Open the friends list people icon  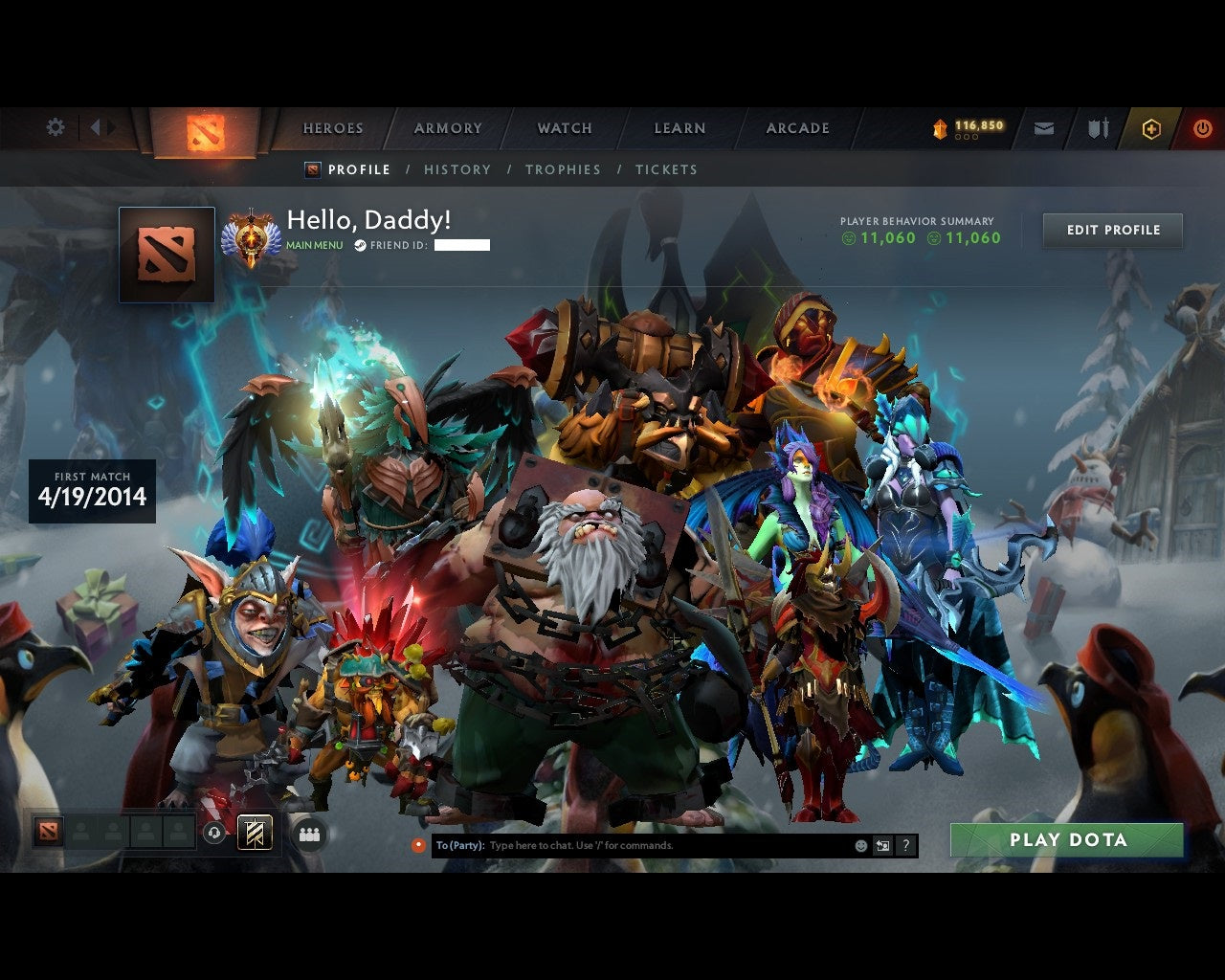[x=308, y=834]
